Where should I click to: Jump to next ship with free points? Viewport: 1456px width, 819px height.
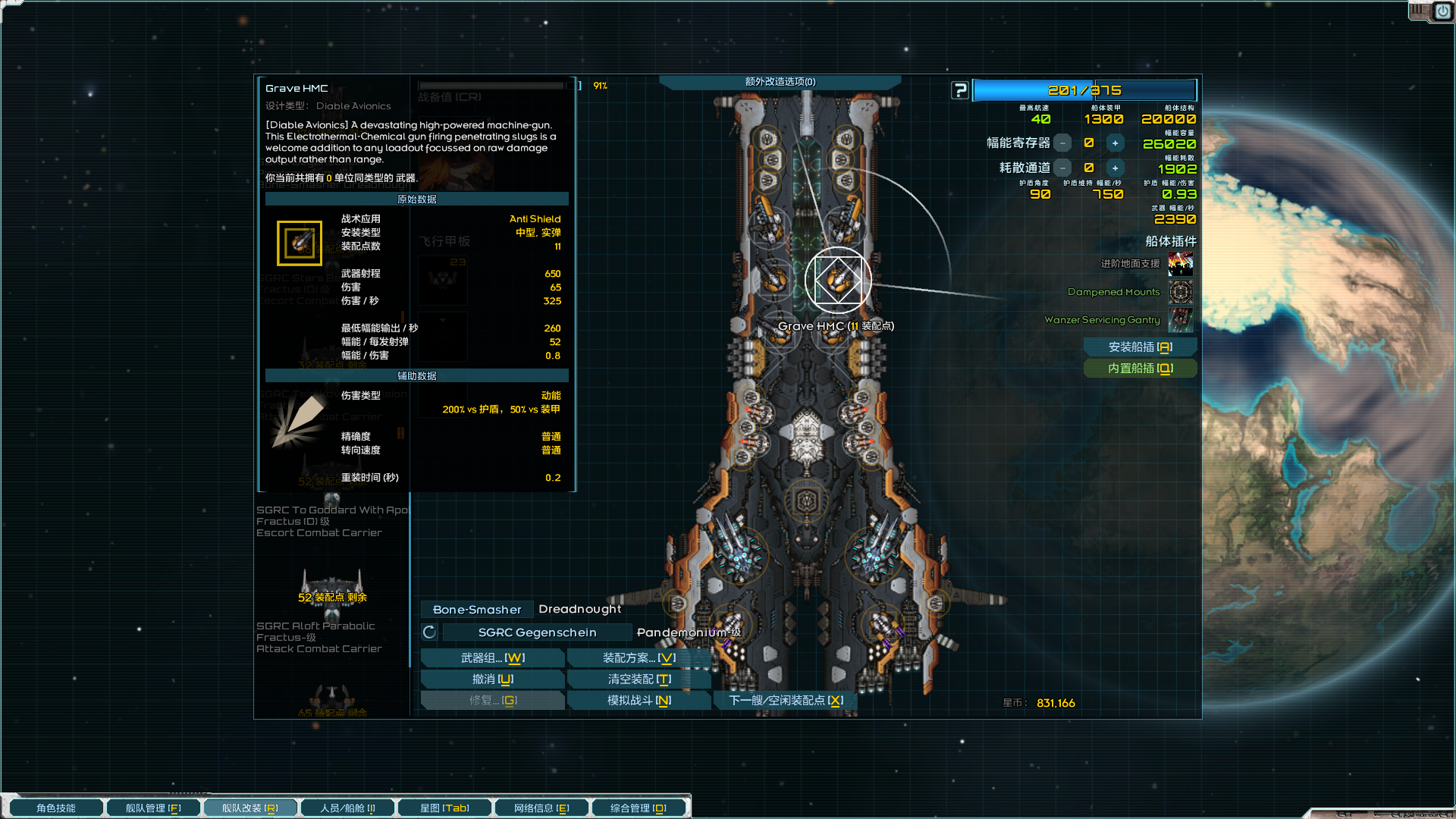(786, 701)
